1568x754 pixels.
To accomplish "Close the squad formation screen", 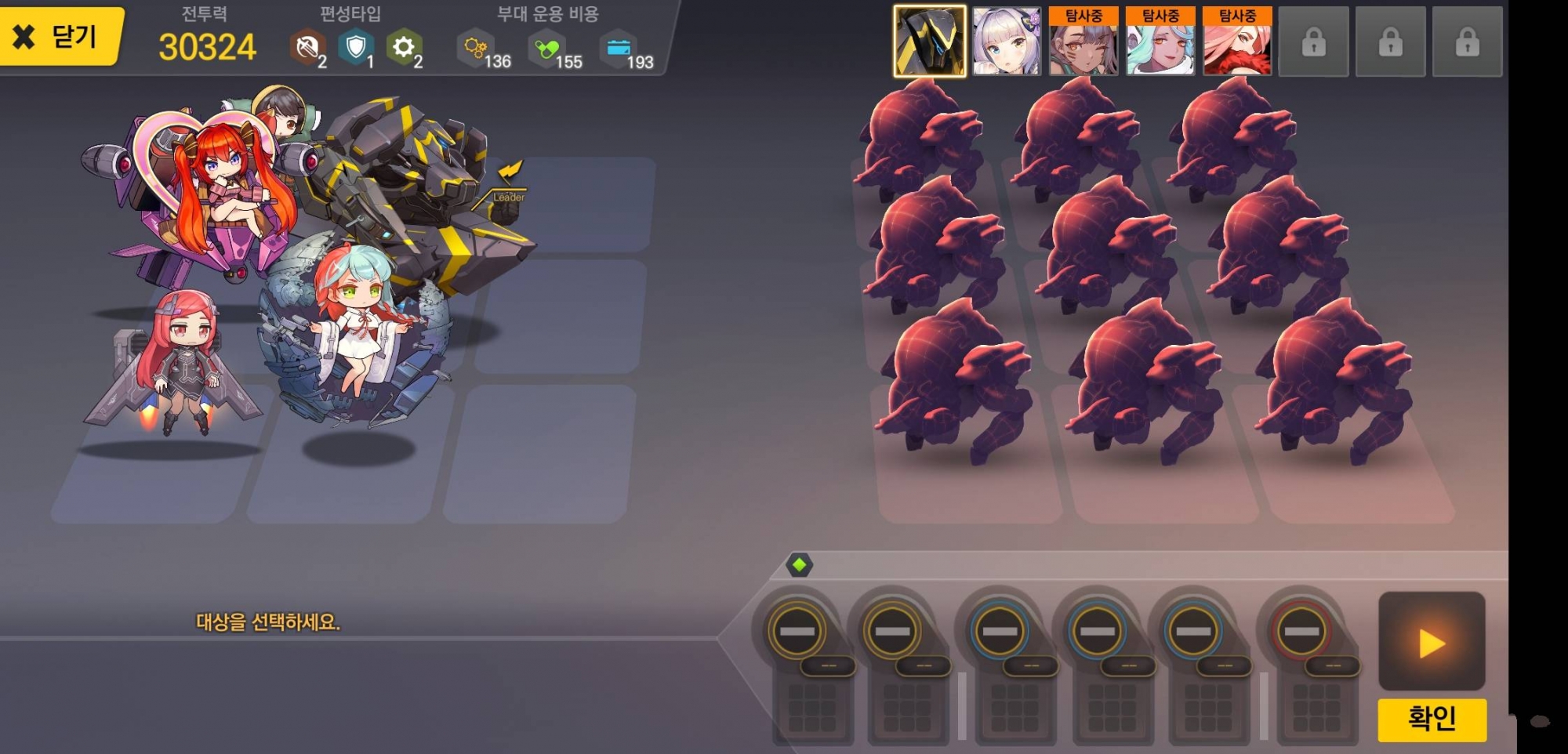I will [x=60, y=36].
